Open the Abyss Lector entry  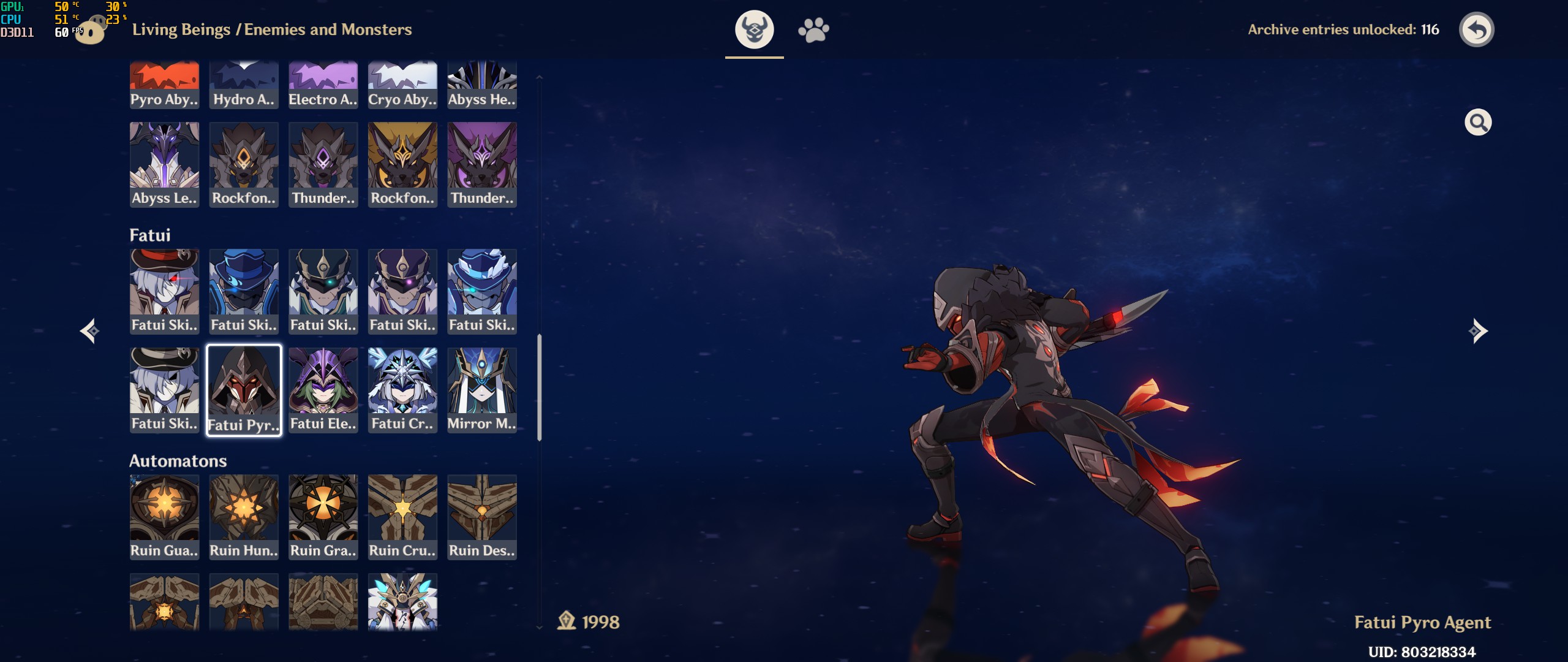click(164, 164)
